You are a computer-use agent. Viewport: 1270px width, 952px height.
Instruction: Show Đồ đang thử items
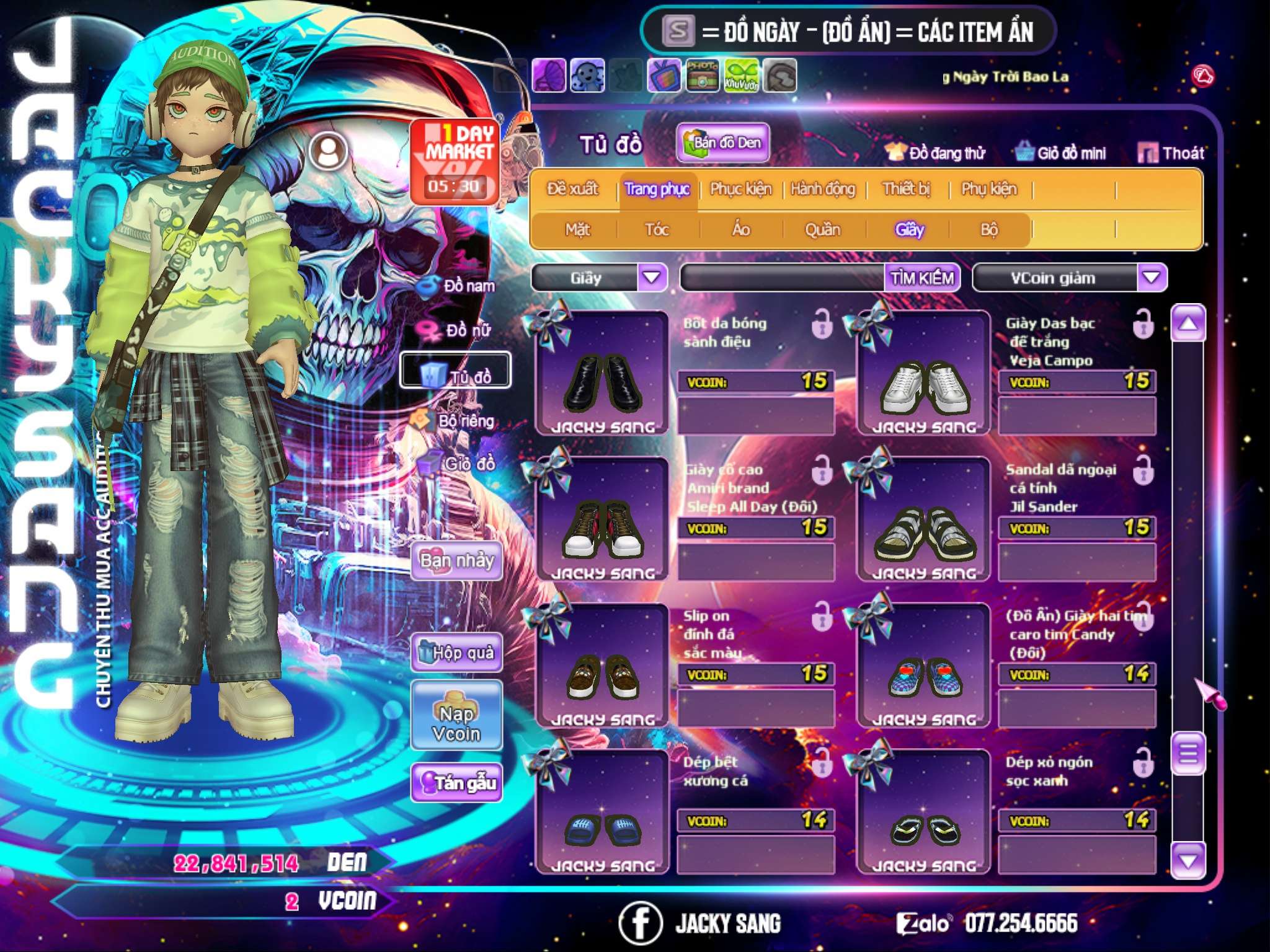[936, 153]
